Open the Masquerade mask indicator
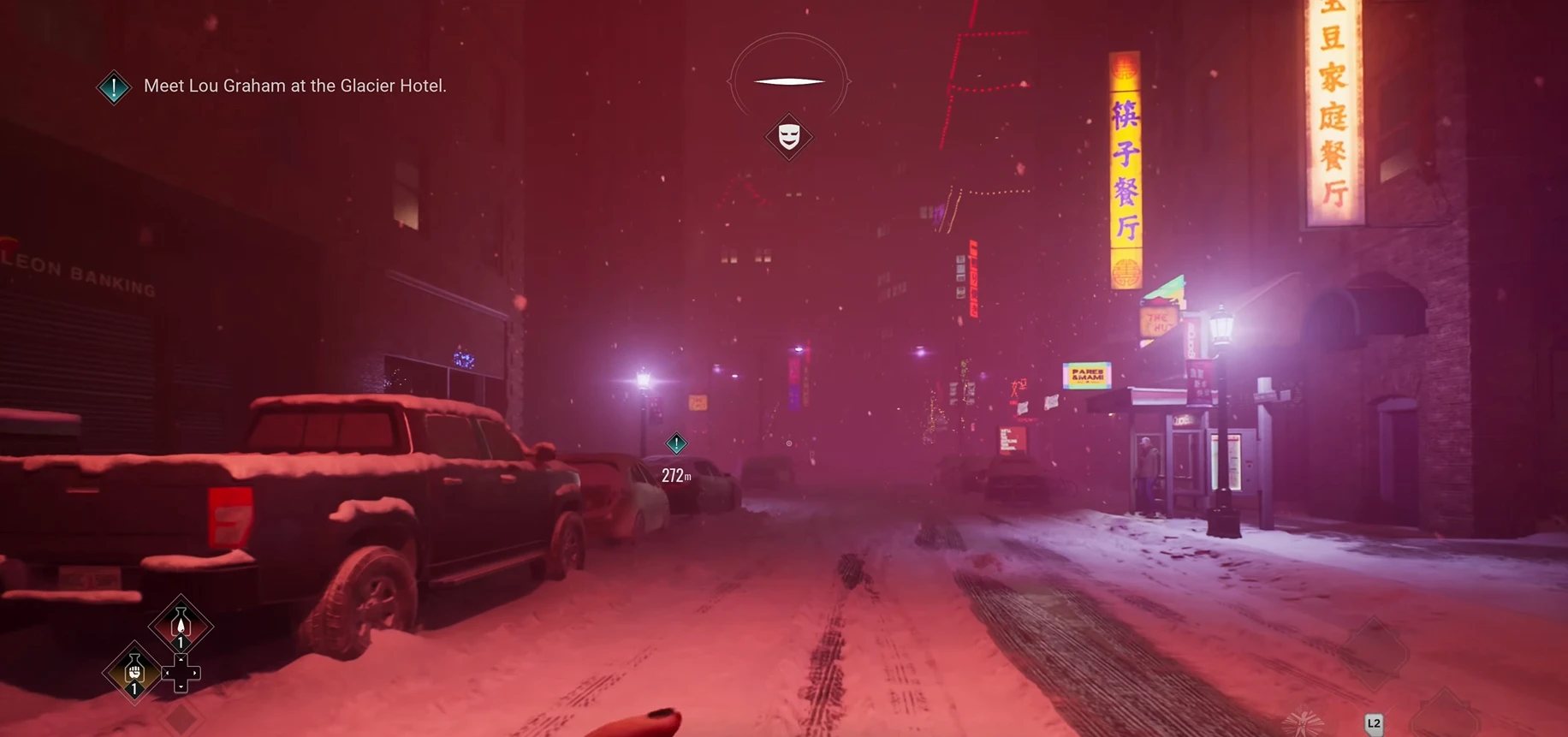This screenshot has height=737, width=1568. pos(788,136)
